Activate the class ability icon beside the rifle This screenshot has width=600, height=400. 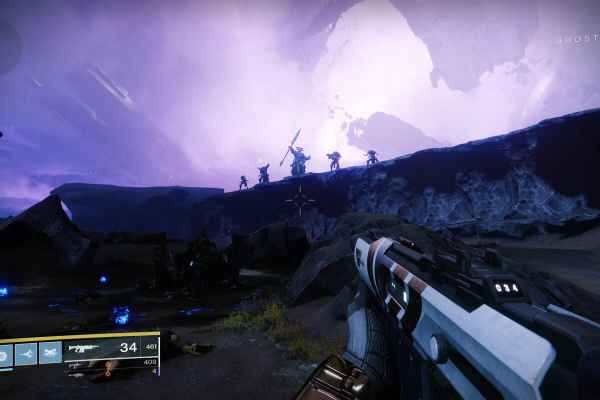[48, 353]
